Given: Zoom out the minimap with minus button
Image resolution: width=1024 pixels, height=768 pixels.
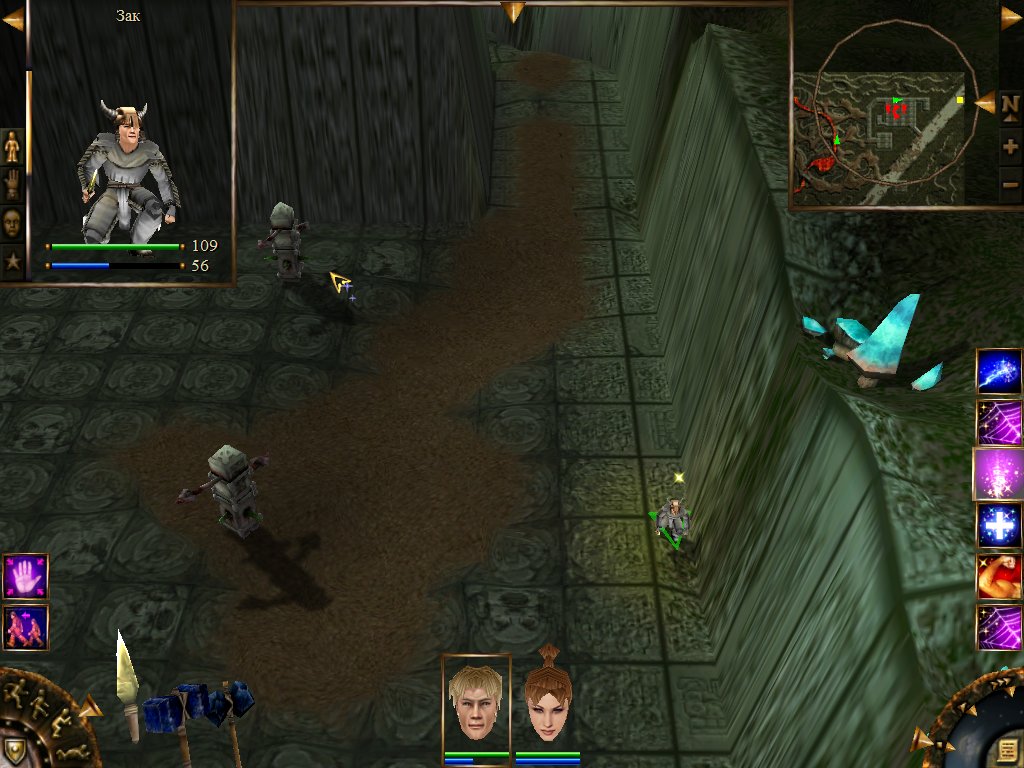Looking at the screenshot, I should [x=1010, y=184].
